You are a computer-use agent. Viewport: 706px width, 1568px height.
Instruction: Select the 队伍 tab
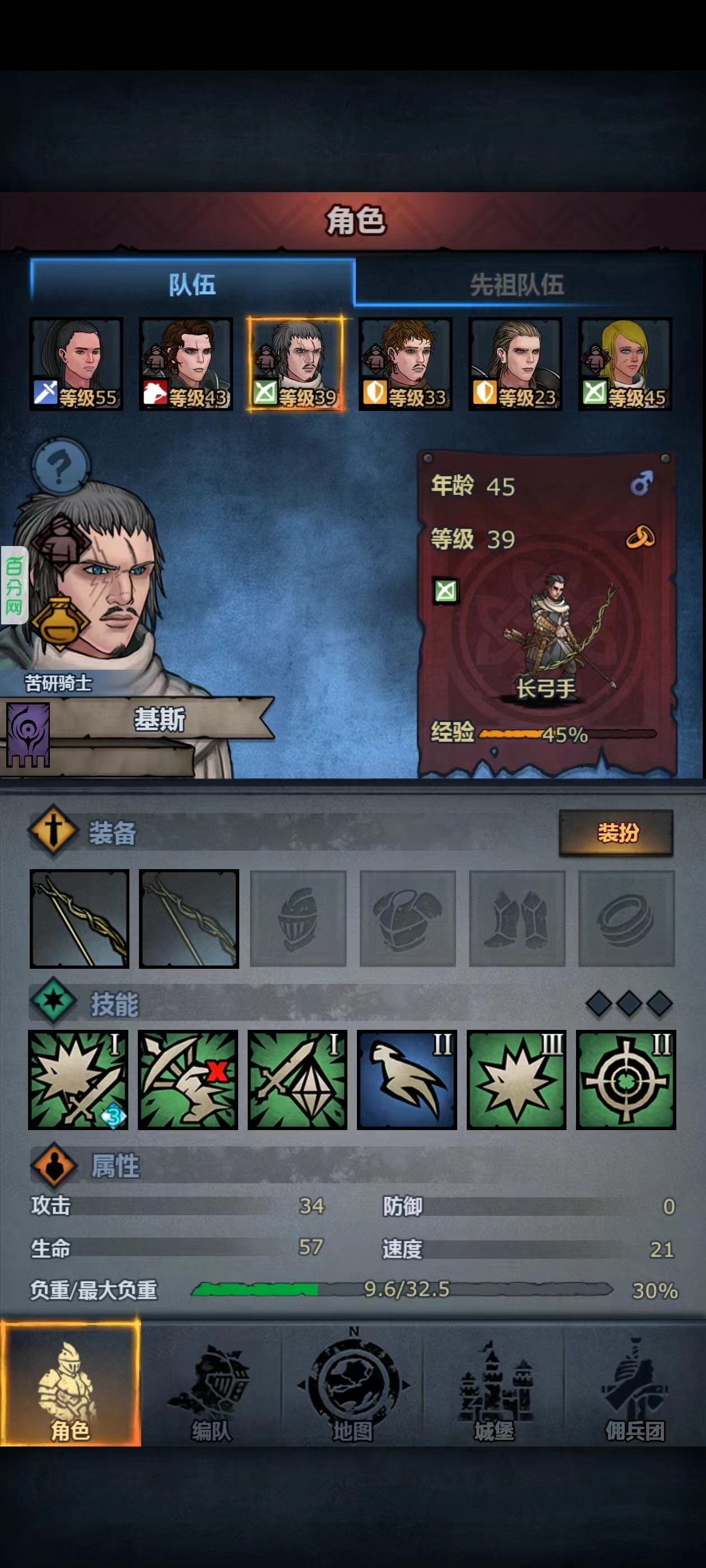[192, 284]
